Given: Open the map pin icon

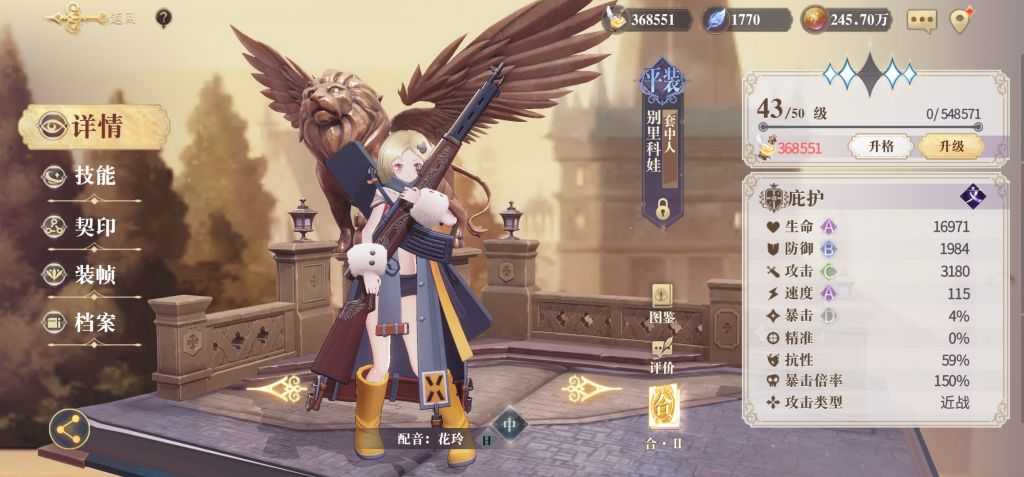Looking at the screenshot, I should (962, 20).
